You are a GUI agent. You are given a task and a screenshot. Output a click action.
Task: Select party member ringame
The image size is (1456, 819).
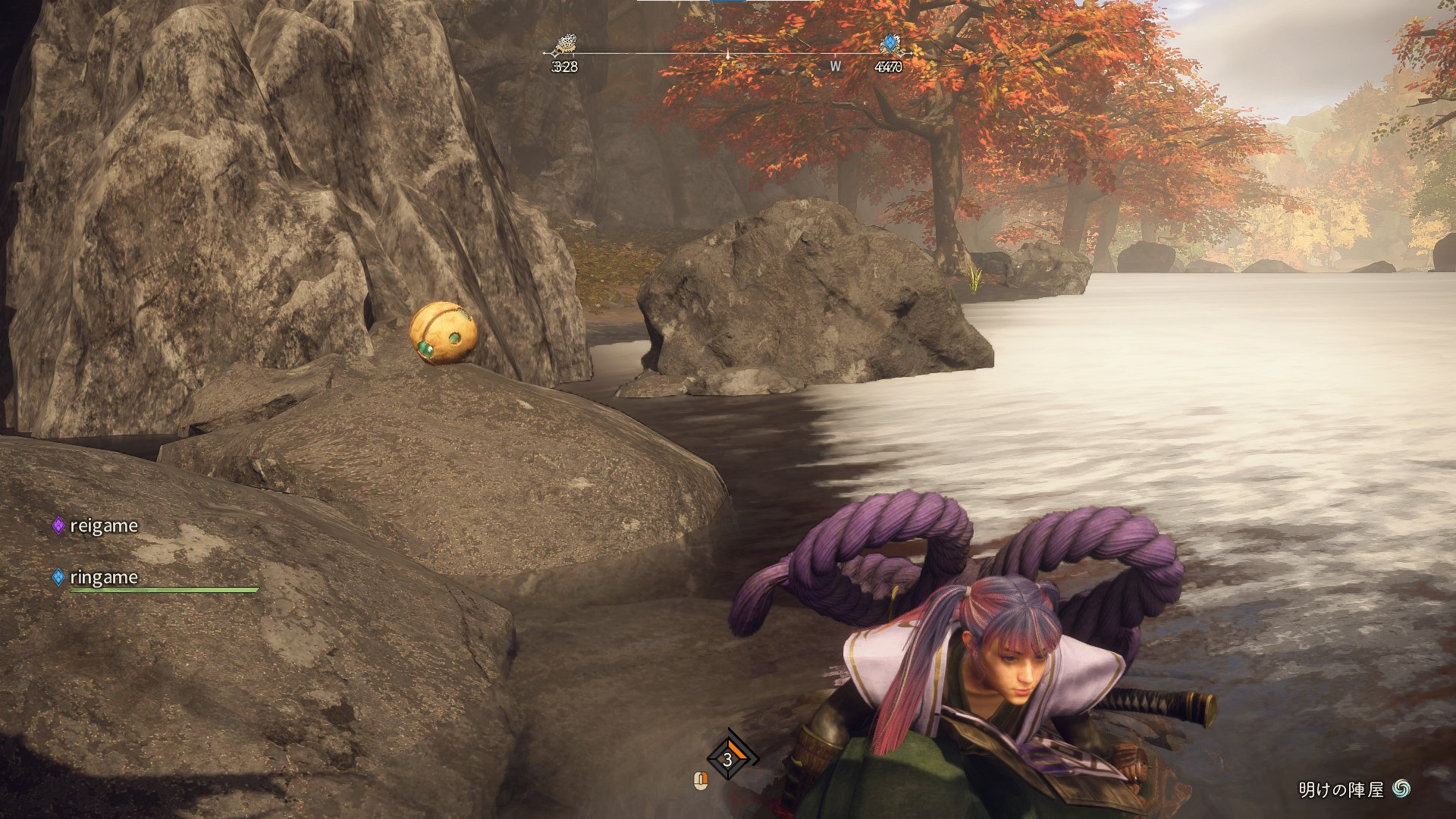click(x=103, y=577)
